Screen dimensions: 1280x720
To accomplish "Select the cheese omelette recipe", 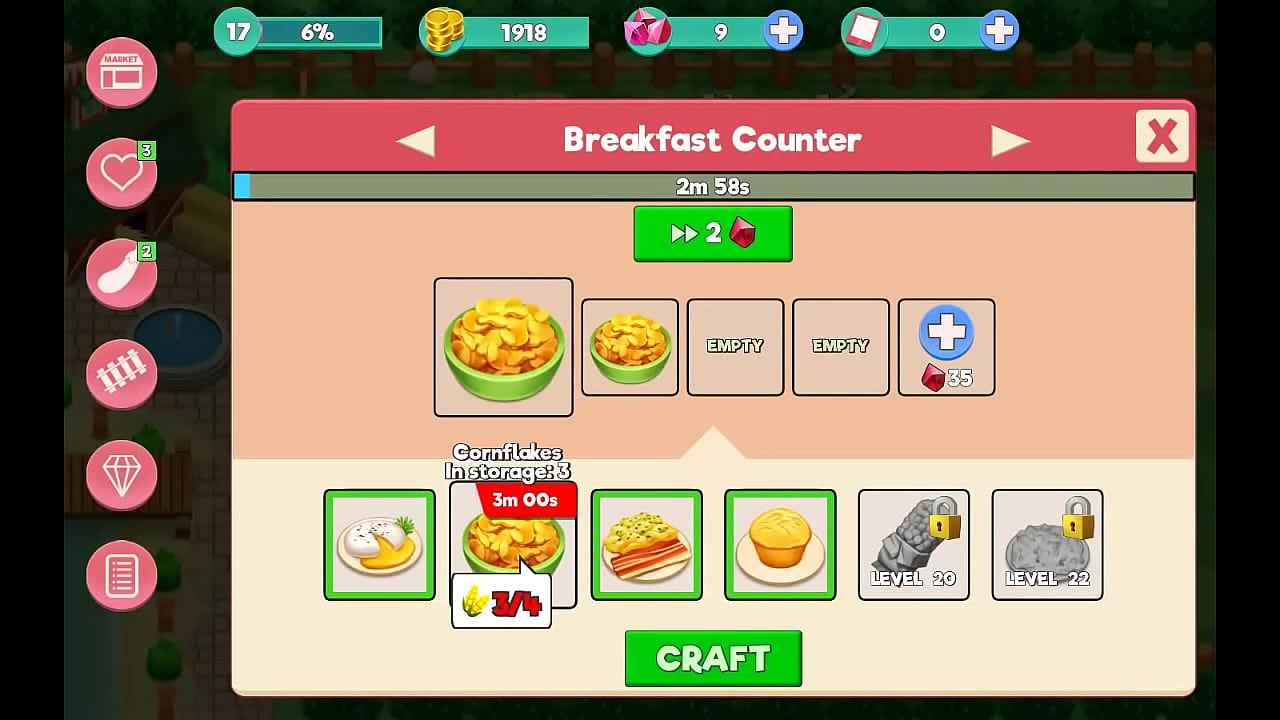I will coord(379,545).
